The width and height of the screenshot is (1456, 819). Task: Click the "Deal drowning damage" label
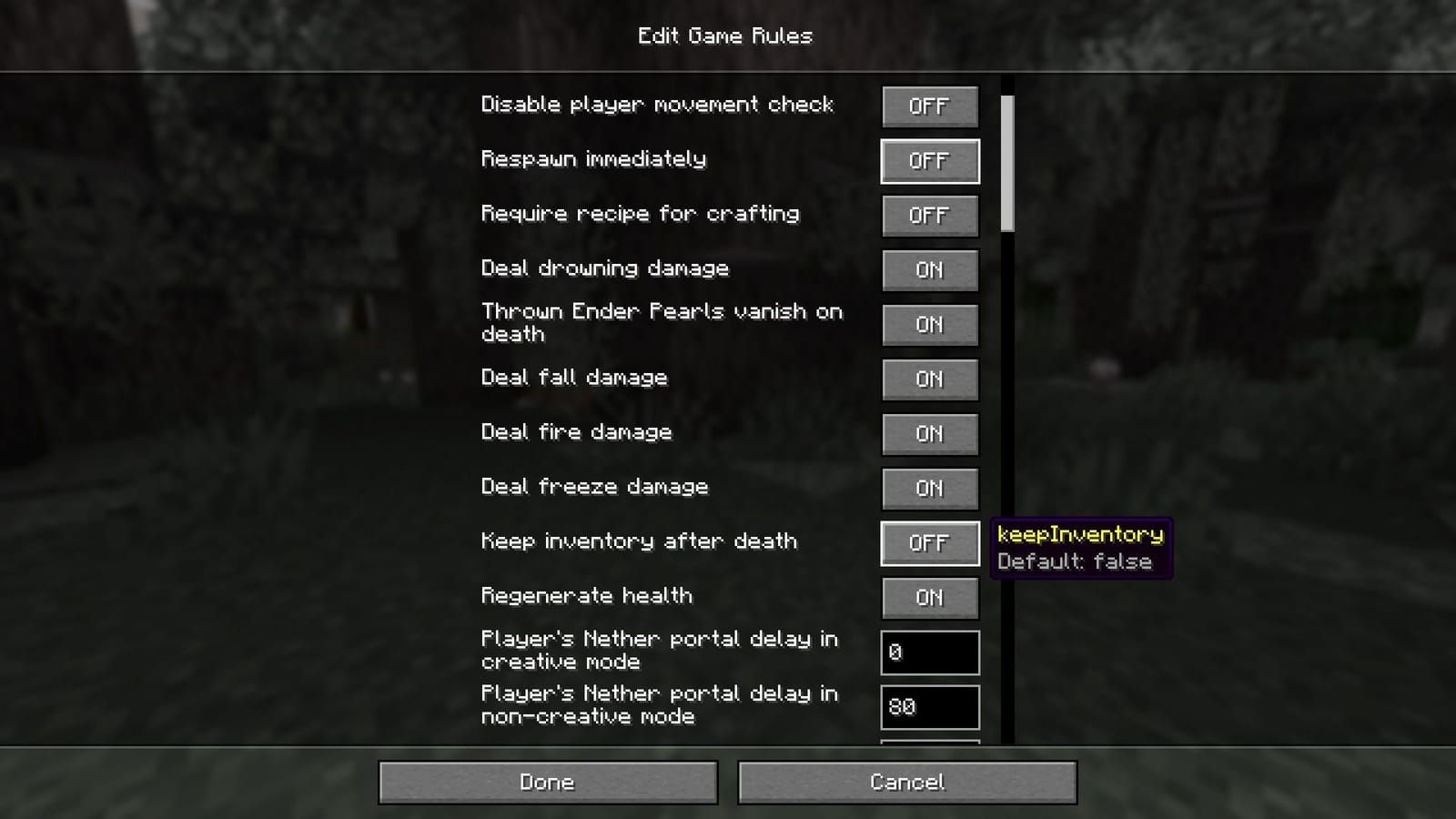click(604, 268)
